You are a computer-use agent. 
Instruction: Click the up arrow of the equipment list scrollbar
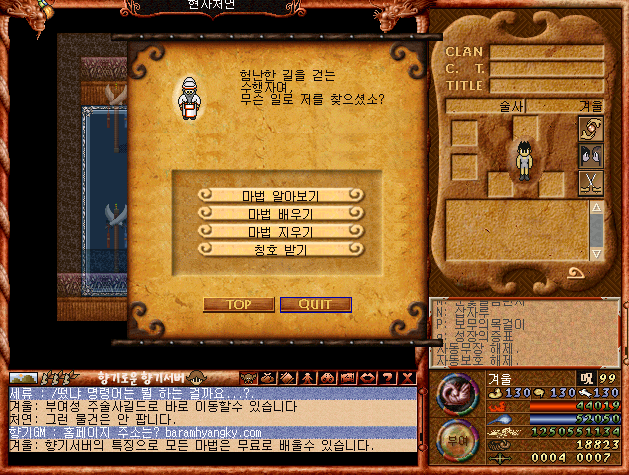(597, 208)
